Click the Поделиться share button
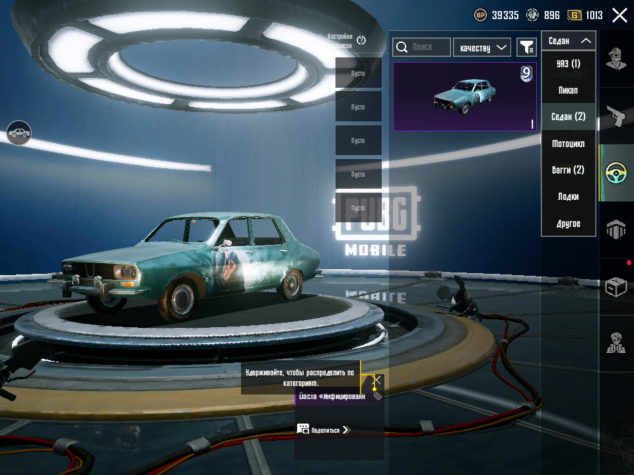634x475 pixels. [323, 429]
